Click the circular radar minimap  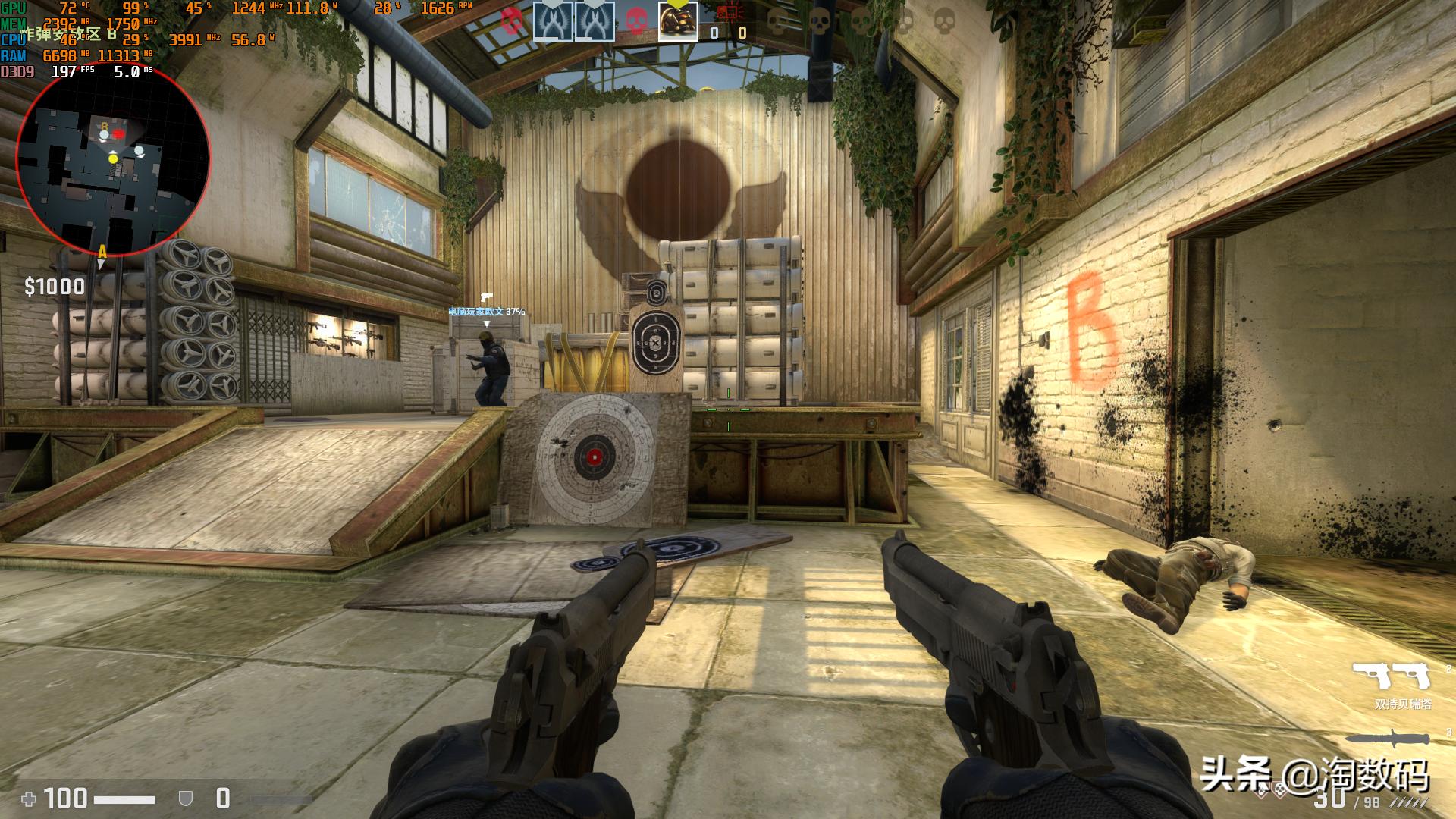pyautogui.click(x=113, y=159)
